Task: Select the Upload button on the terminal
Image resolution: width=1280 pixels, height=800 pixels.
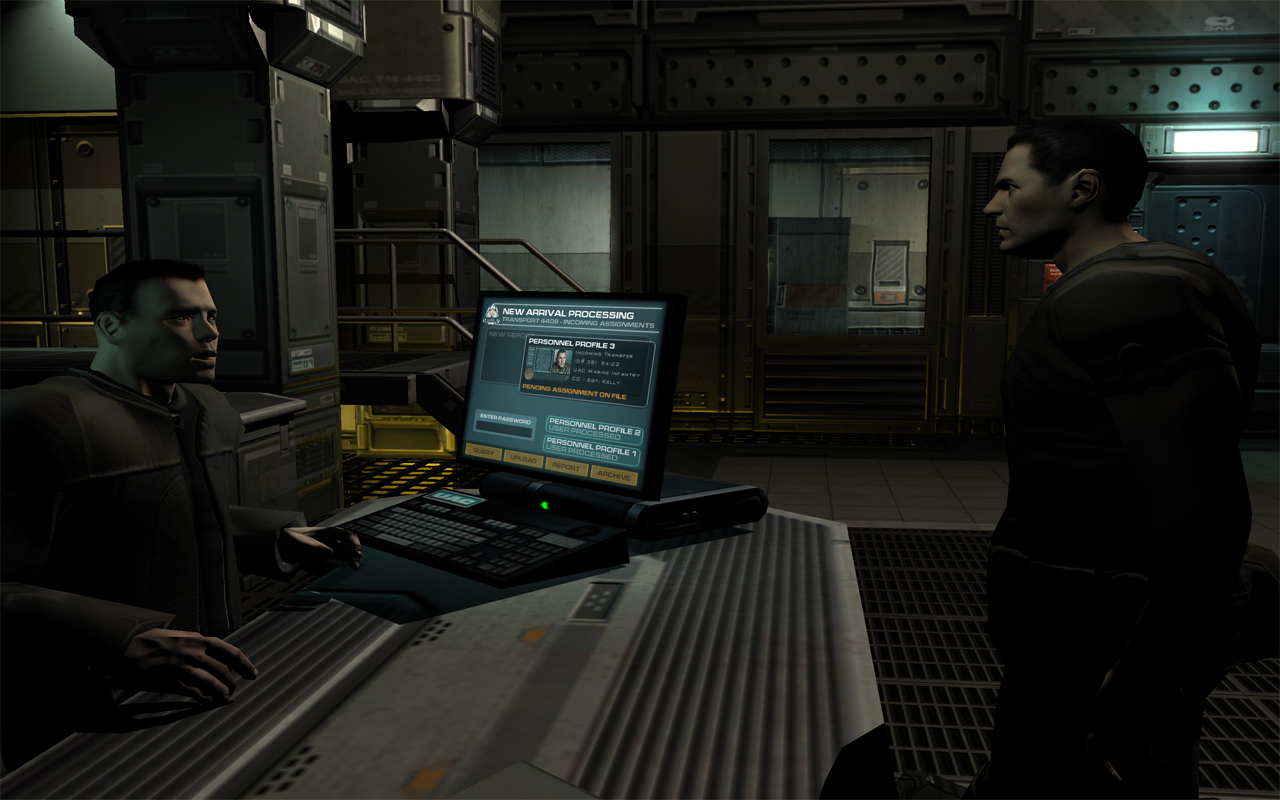Action: (x=522, y=459)
